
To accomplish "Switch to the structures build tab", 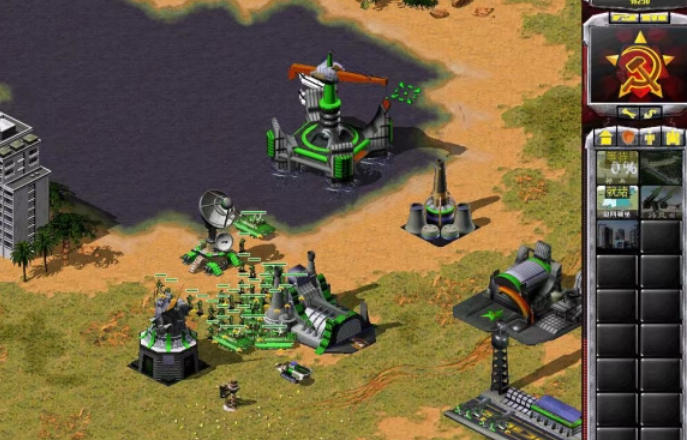I will pyautogui.click(x=605, y=137).
